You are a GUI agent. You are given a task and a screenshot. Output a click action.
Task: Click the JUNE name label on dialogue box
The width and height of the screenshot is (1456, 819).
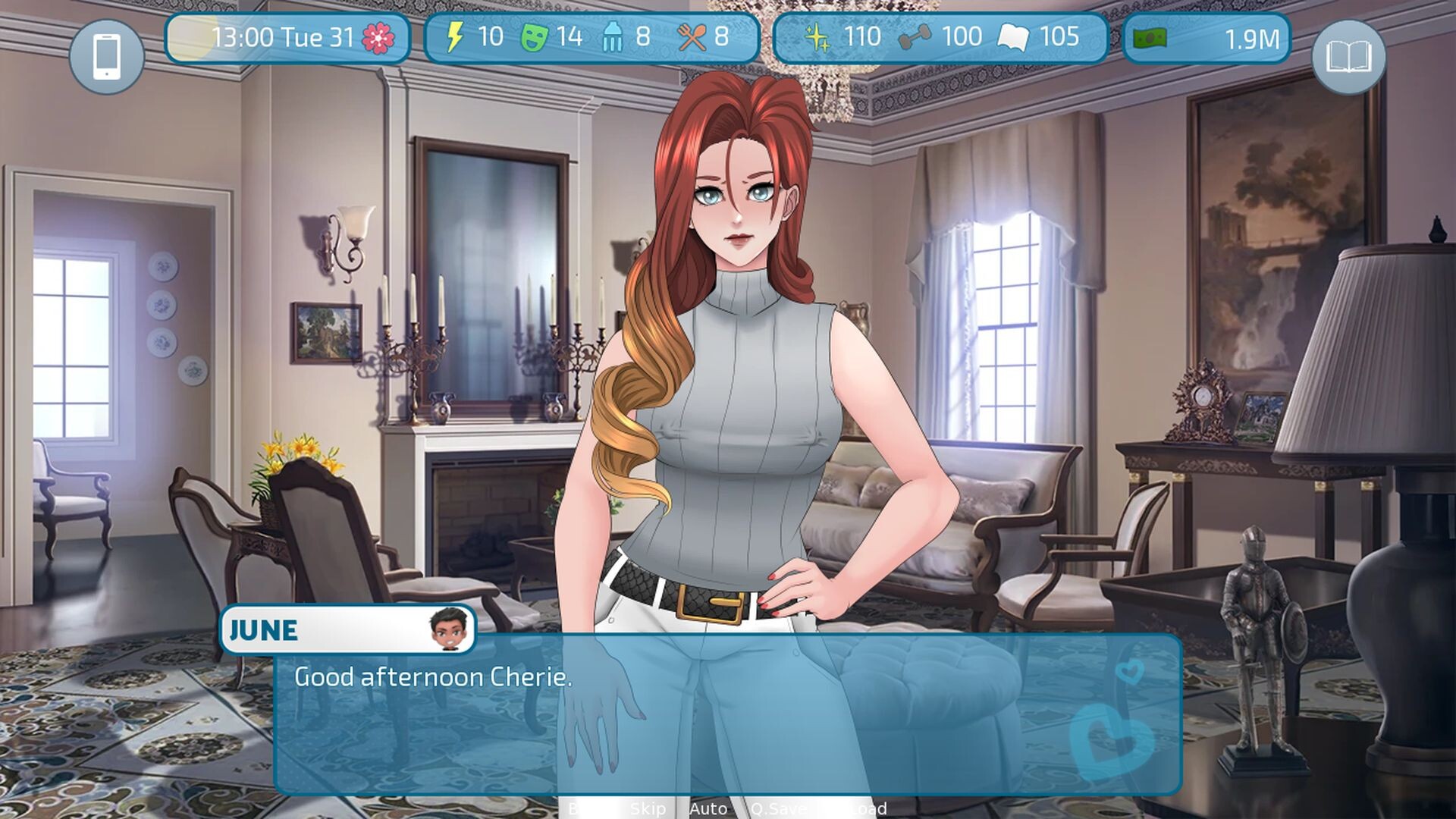tap(263, 629)
